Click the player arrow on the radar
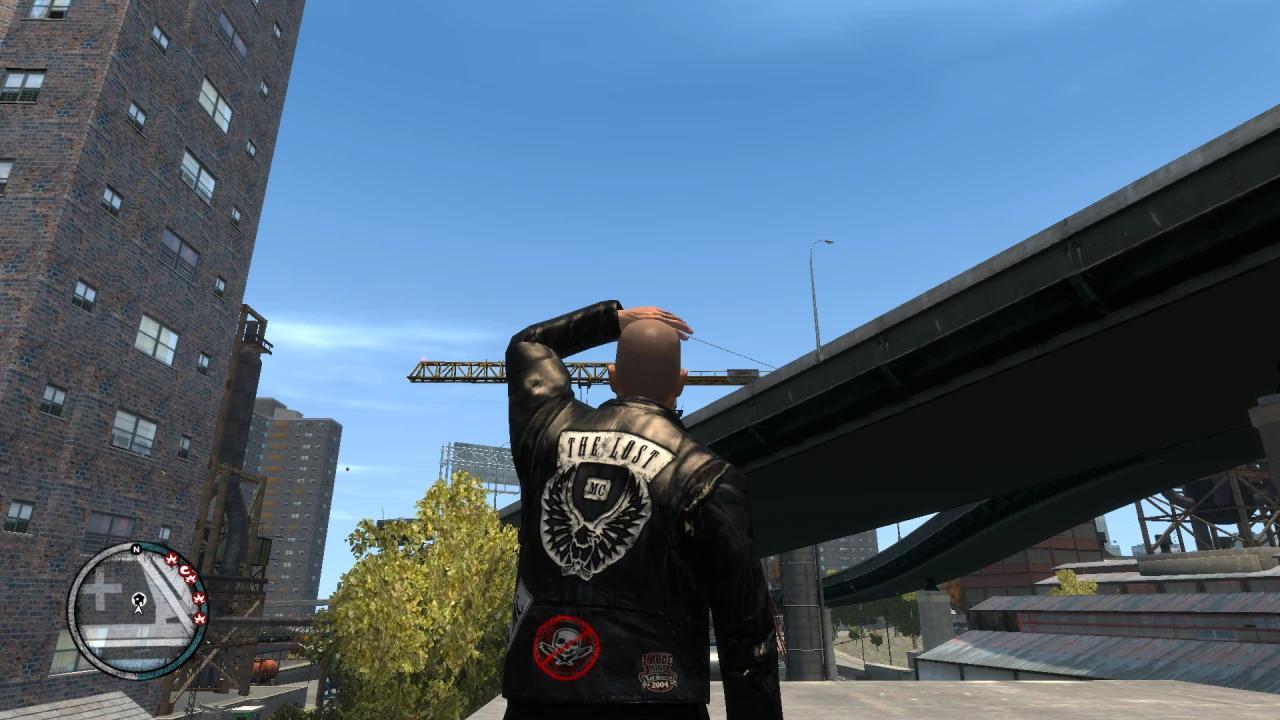The width and height of the screenshot is (1280, 720). [x=138, y=611]
